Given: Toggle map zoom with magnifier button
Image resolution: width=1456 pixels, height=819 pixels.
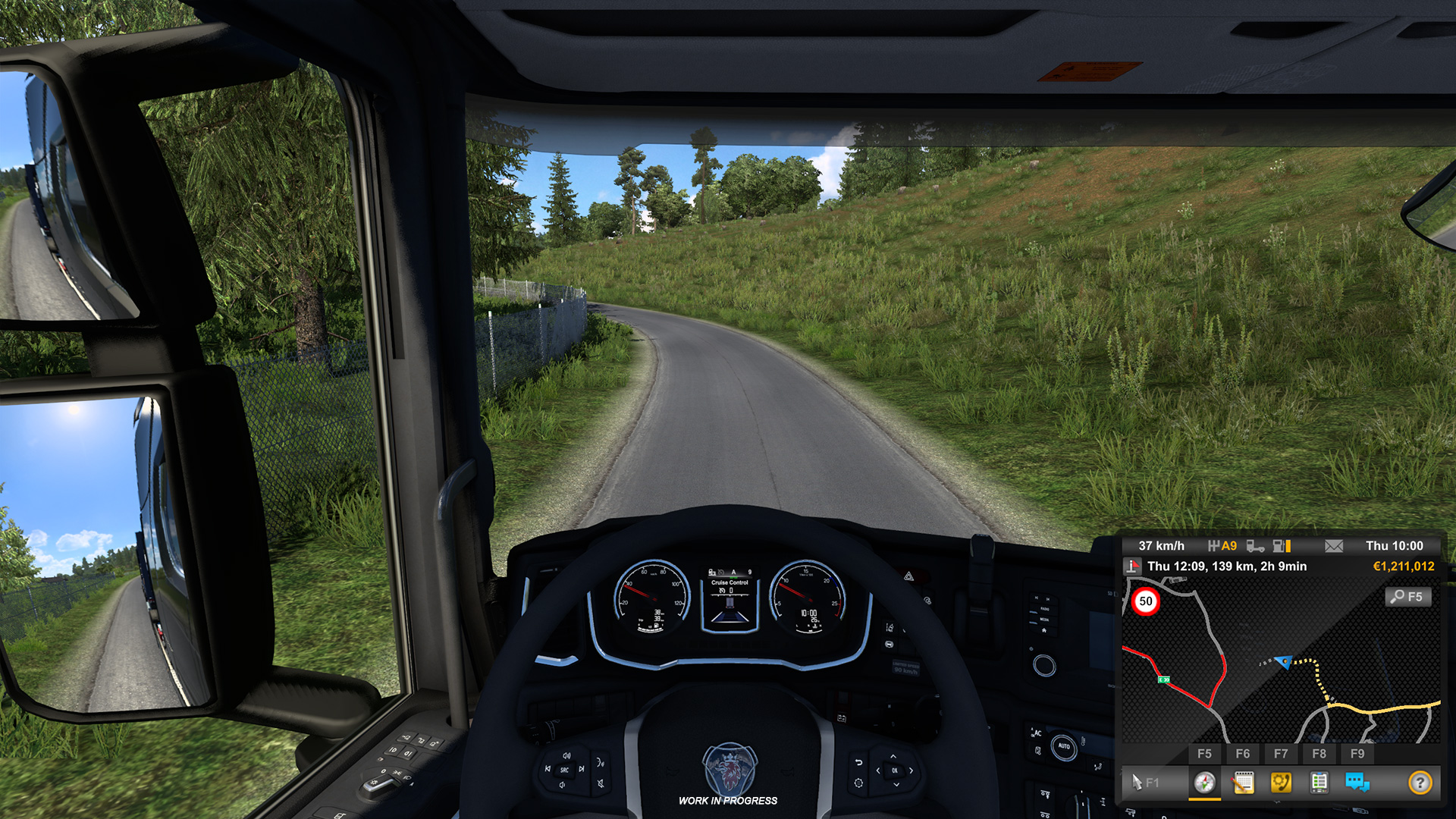Looking at the screenshot, I should (1408, 597).
